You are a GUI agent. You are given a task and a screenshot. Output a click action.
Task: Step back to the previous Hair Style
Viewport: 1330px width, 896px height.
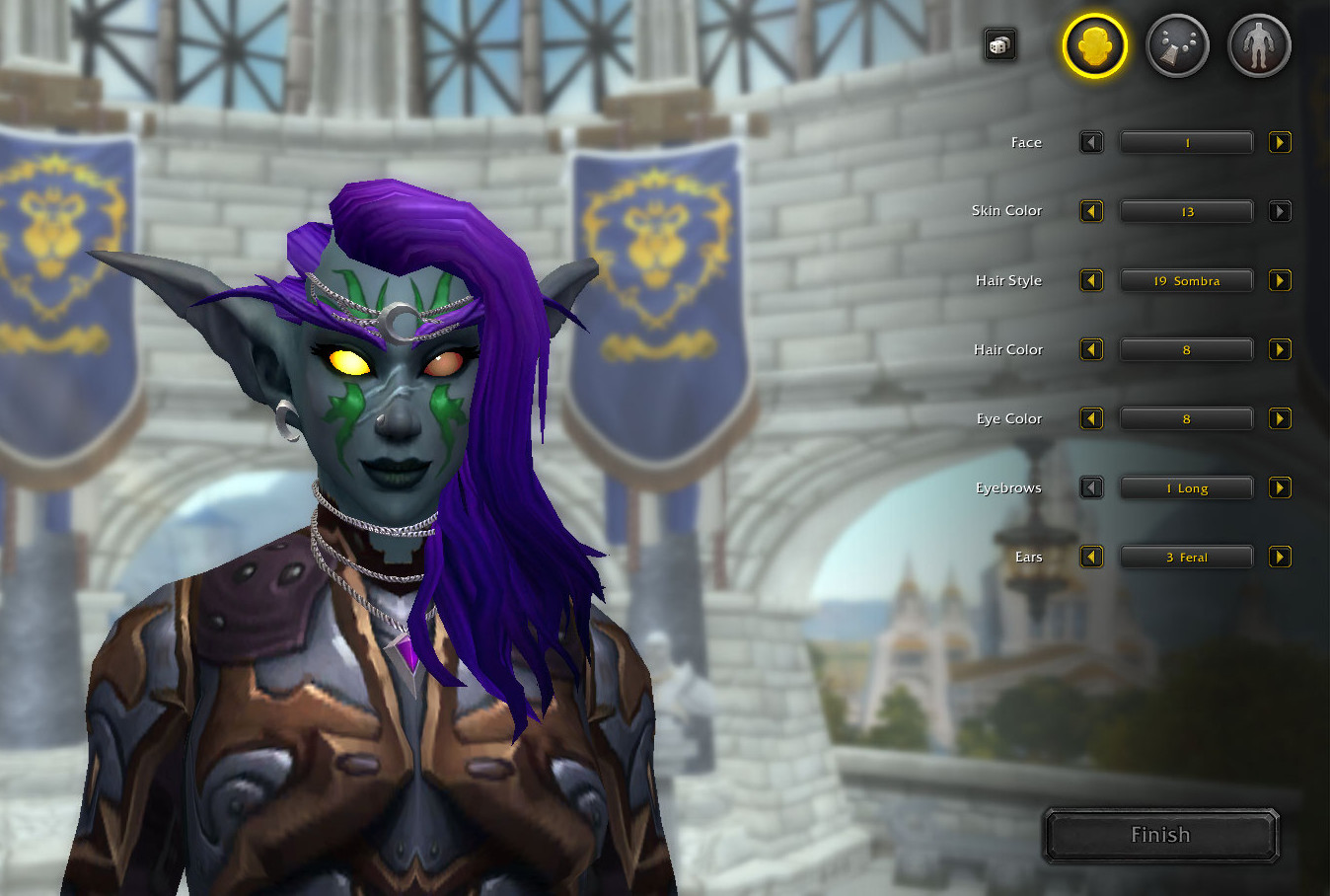(1091, 280)
